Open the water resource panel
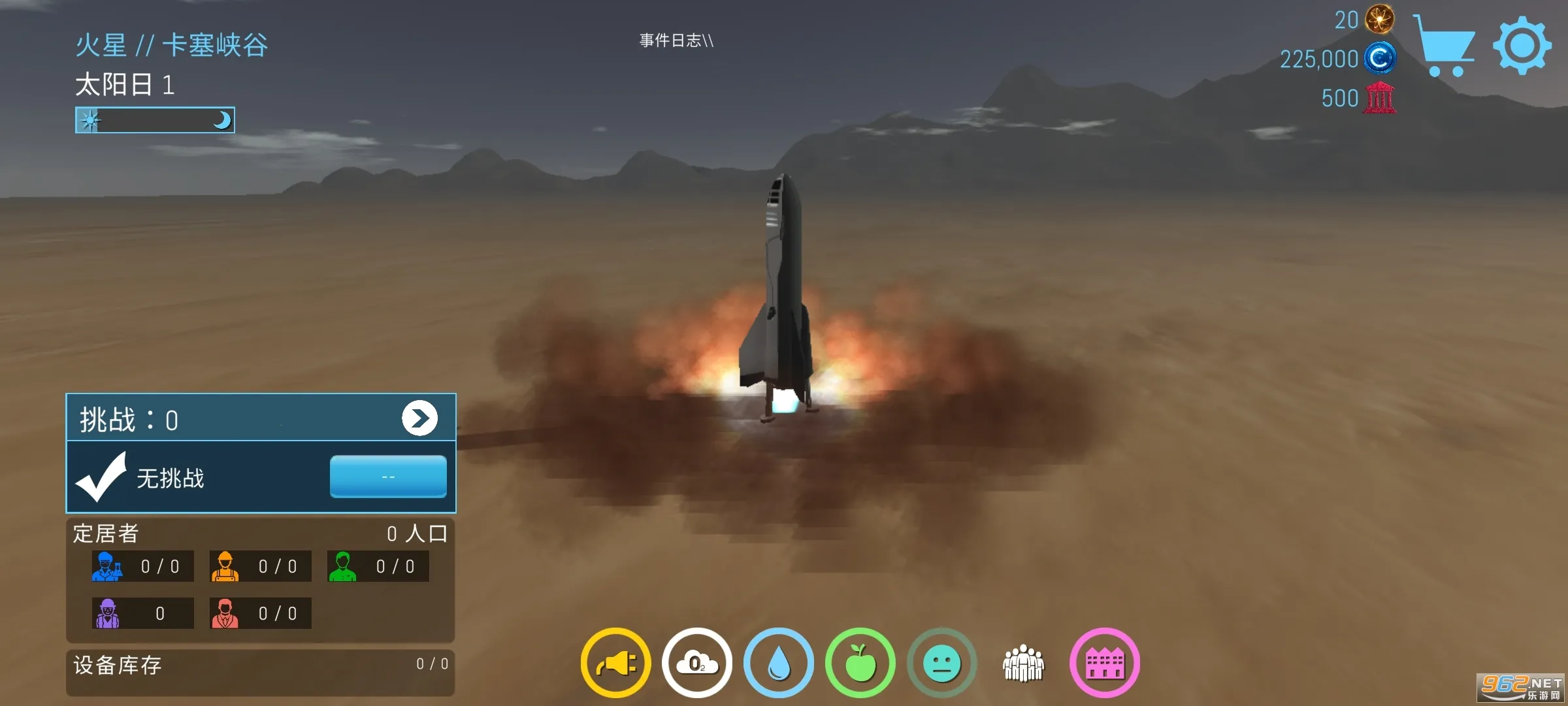 click(x=778, y=662)
